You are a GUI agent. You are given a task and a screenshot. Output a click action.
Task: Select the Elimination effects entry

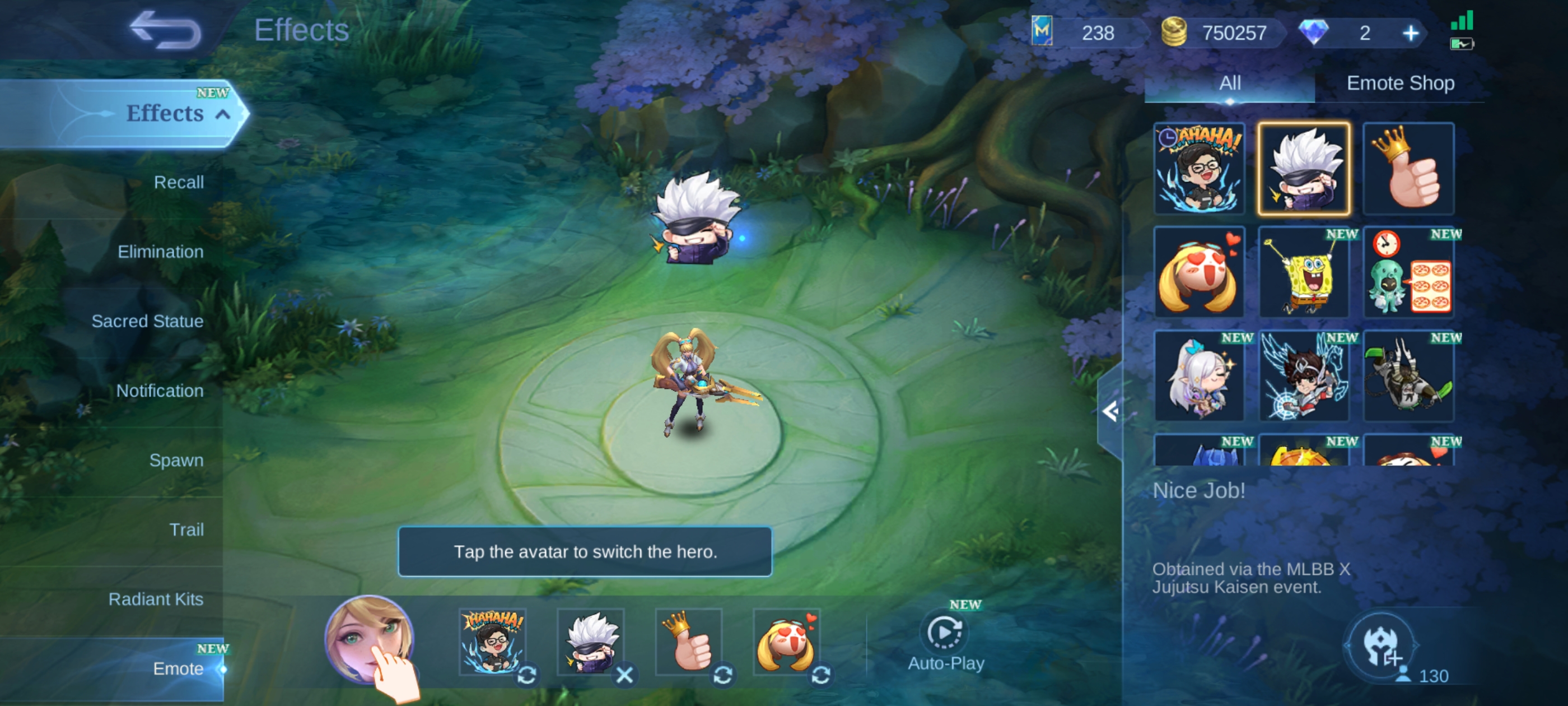(160, 252)
